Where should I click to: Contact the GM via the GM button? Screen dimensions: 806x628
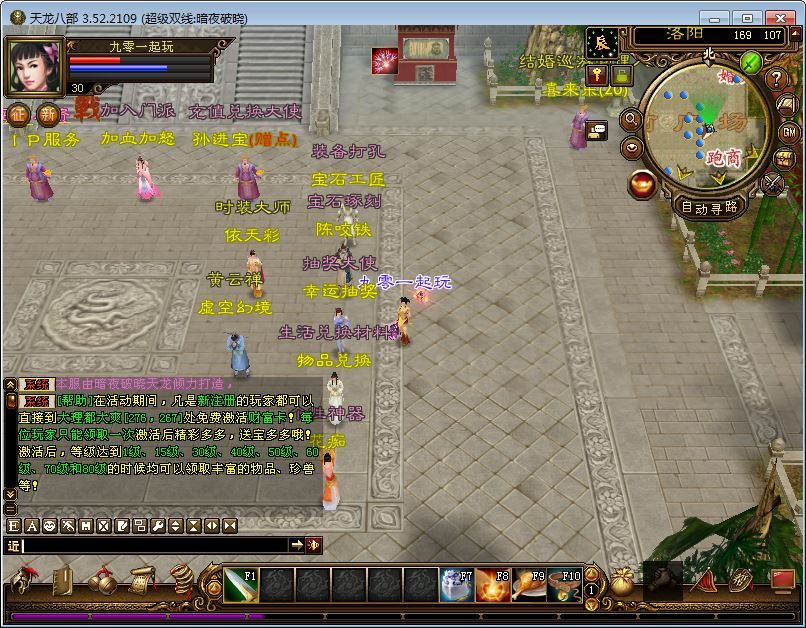[788, 131]
